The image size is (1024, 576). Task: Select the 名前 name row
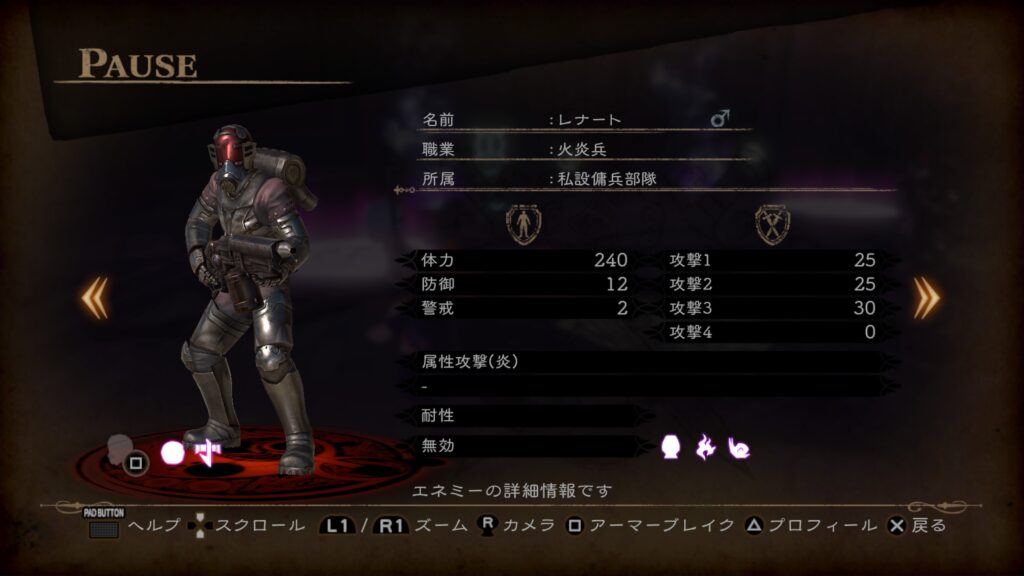585,119
